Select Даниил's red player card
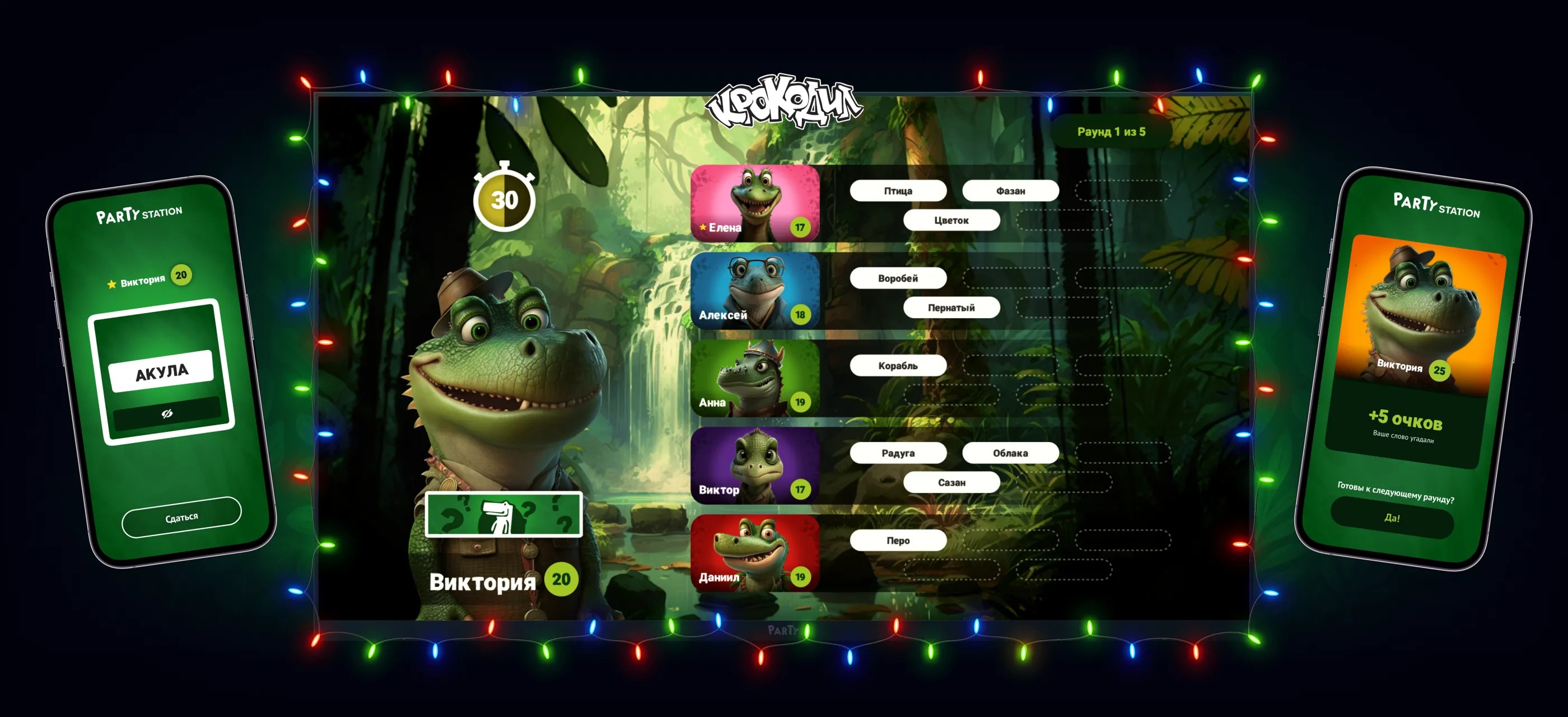Image resolution: width=1568 pixels, height=717 pixels. (x=755, y=553)
